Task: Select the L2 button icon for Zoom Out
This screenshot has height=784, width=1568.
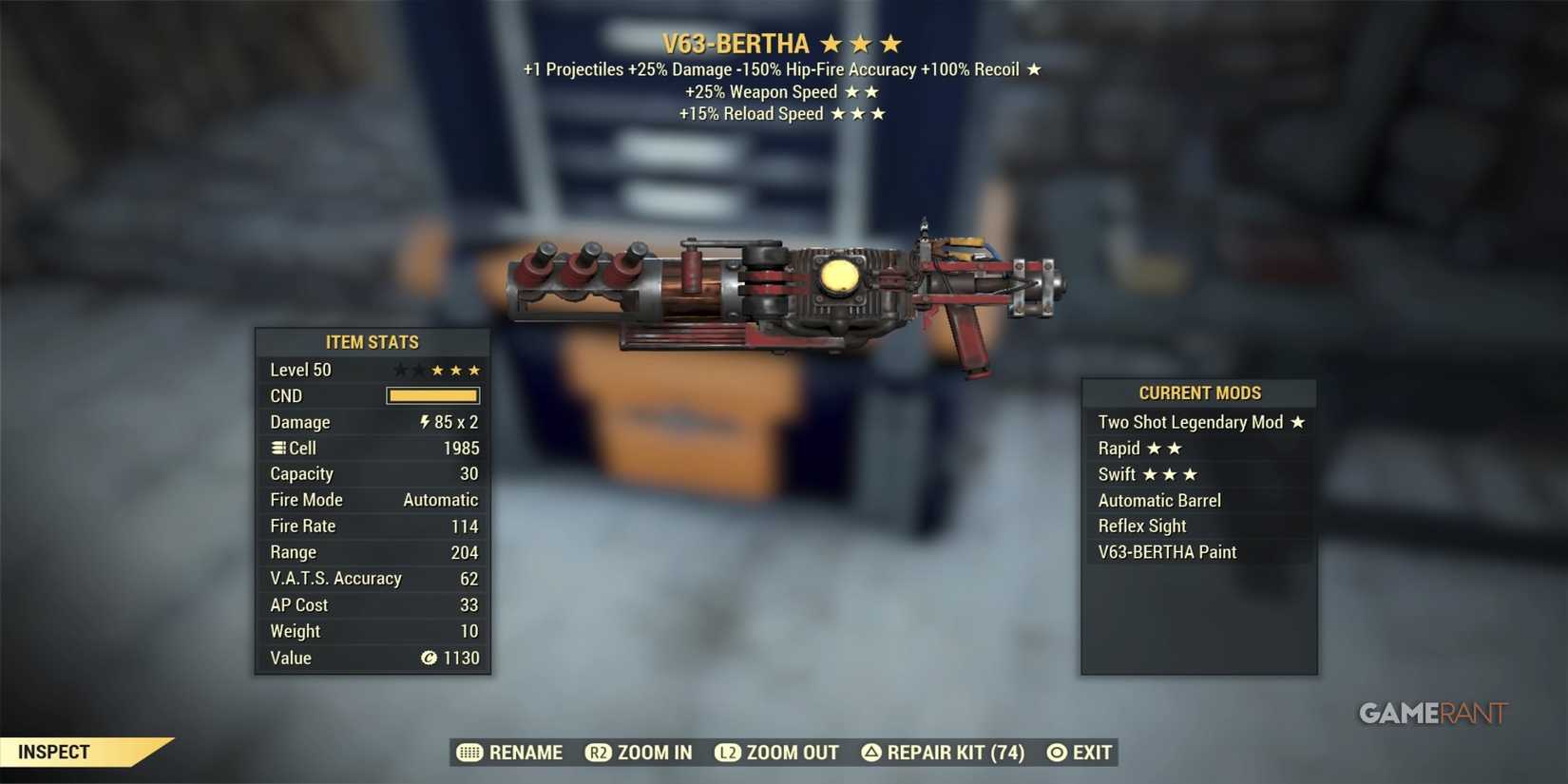Action: click(727, 752)
